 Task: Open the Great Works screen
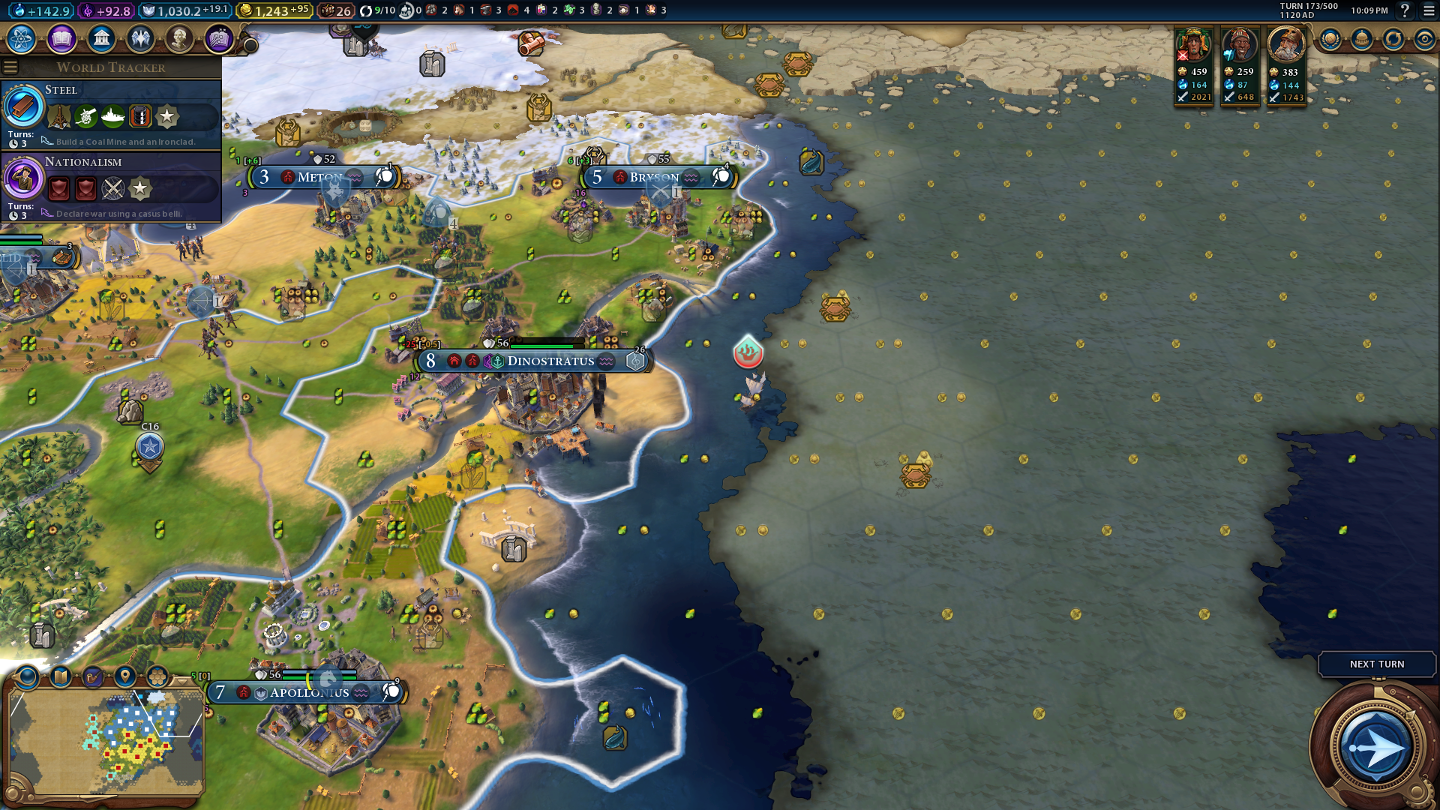pyautogui.click(x=218, y=39)
